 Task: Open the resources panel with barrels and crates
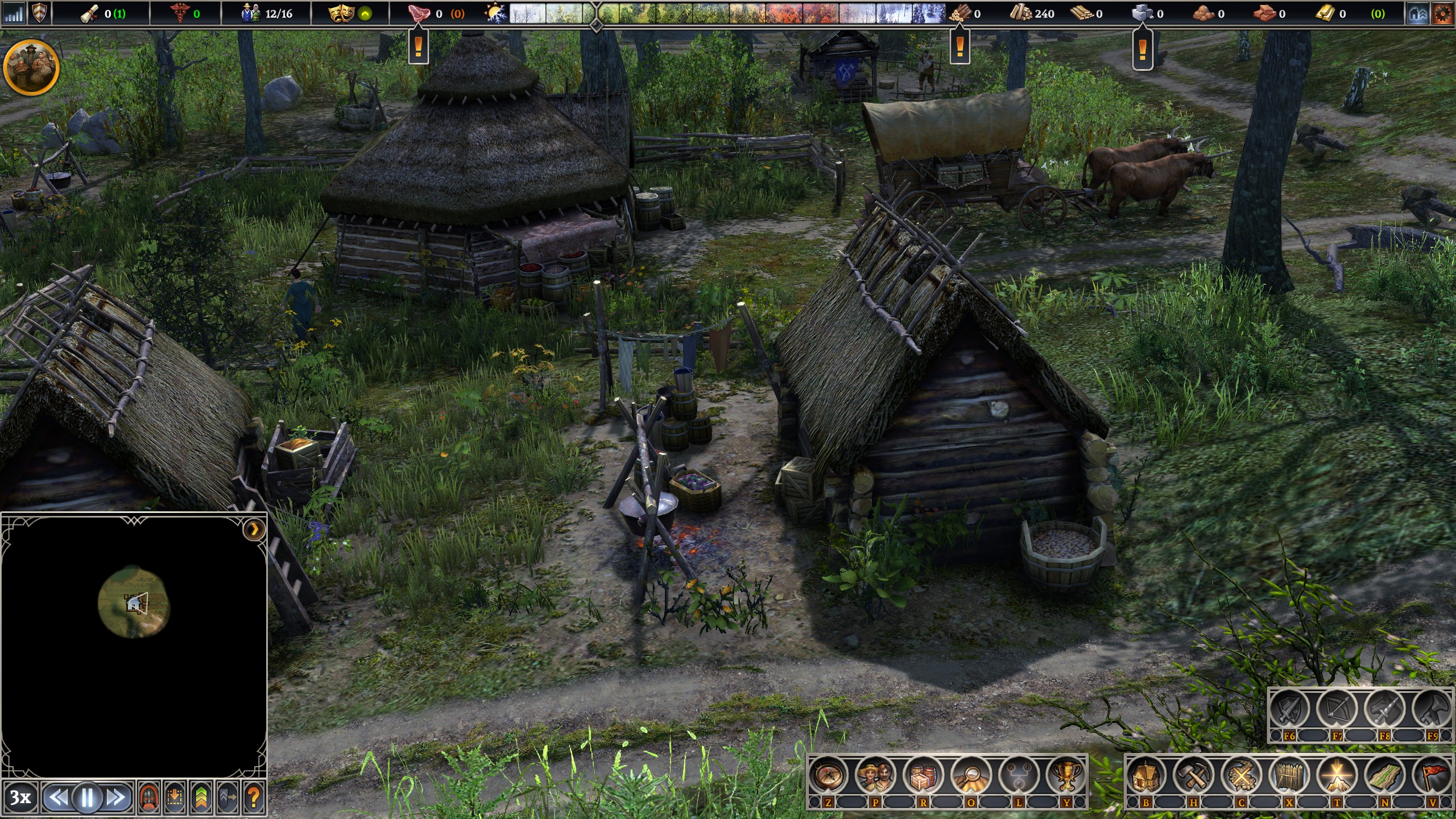pos(923,775)
